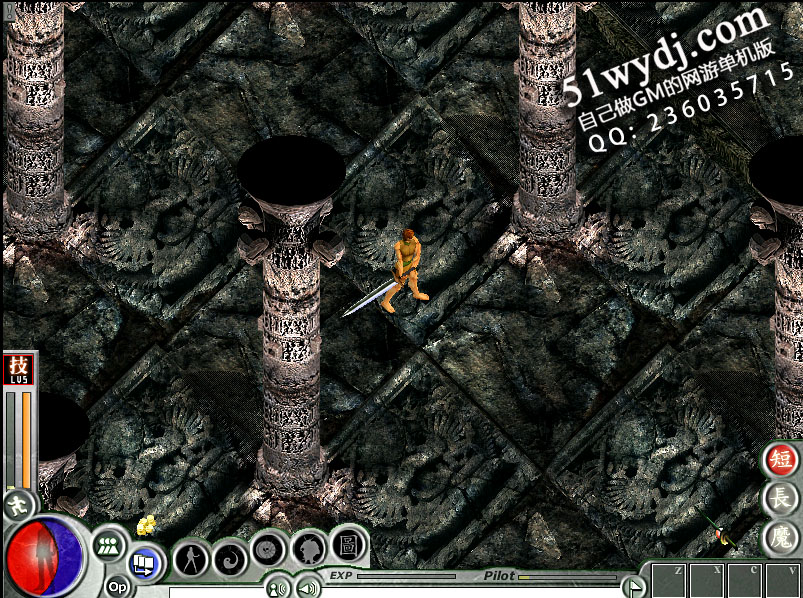Viewport: 803px width, 598px height.
Task: Choose the 魔 magic attack mode
Action: pos(780,537)
